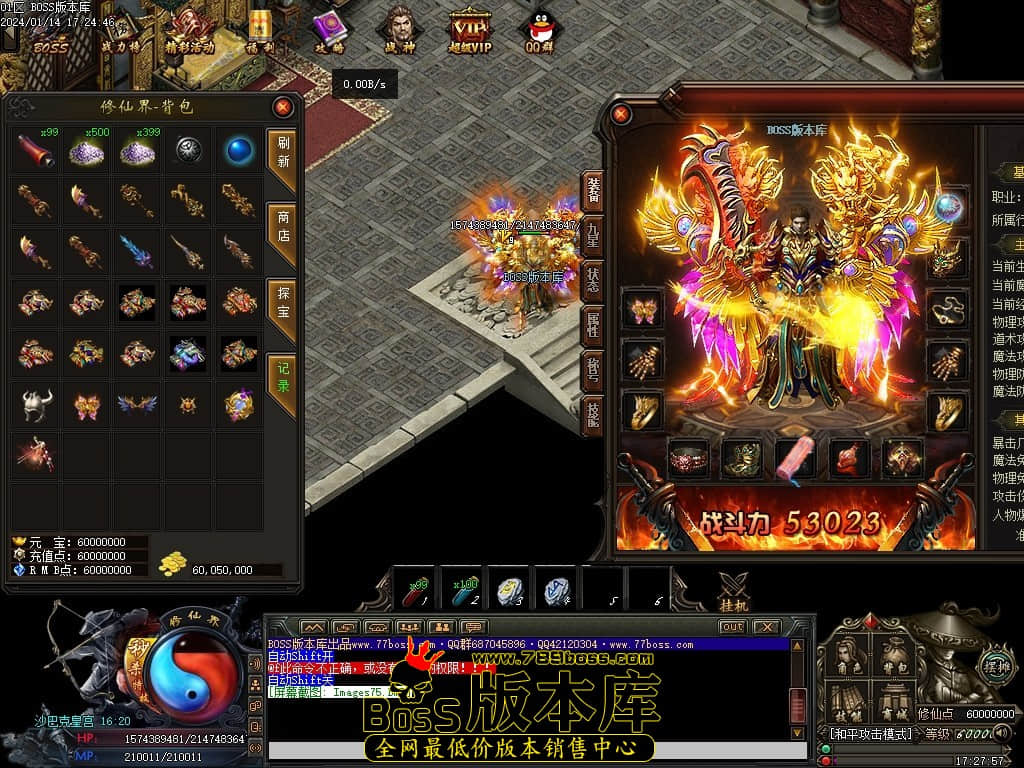This screenshot has width=1024, height=768.
Task: Open the 精彩活动 events icon
Action: [188, 30]
